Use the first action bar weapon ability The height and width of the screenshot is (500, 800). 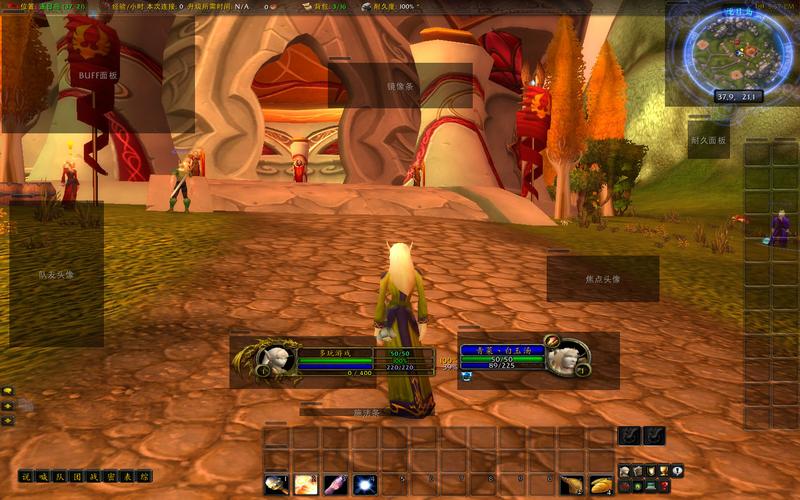pyautogui.click(x=276, y=484)
